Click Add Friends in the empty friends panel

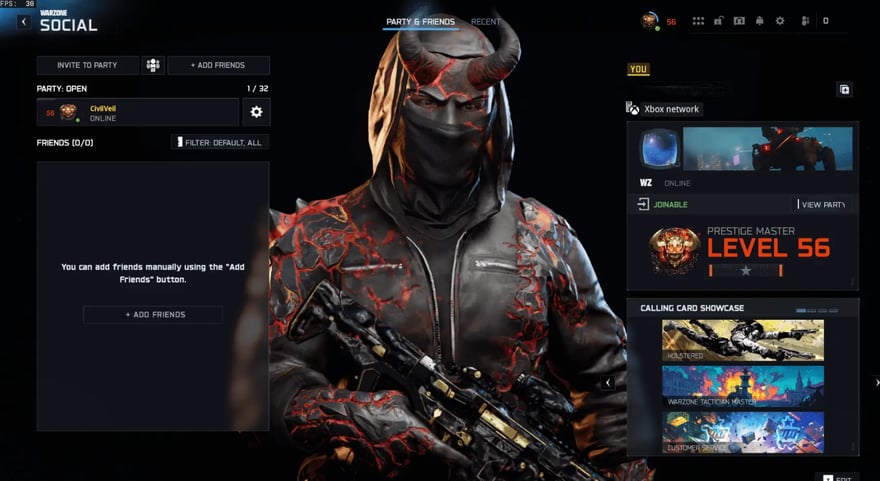(152, 314)
